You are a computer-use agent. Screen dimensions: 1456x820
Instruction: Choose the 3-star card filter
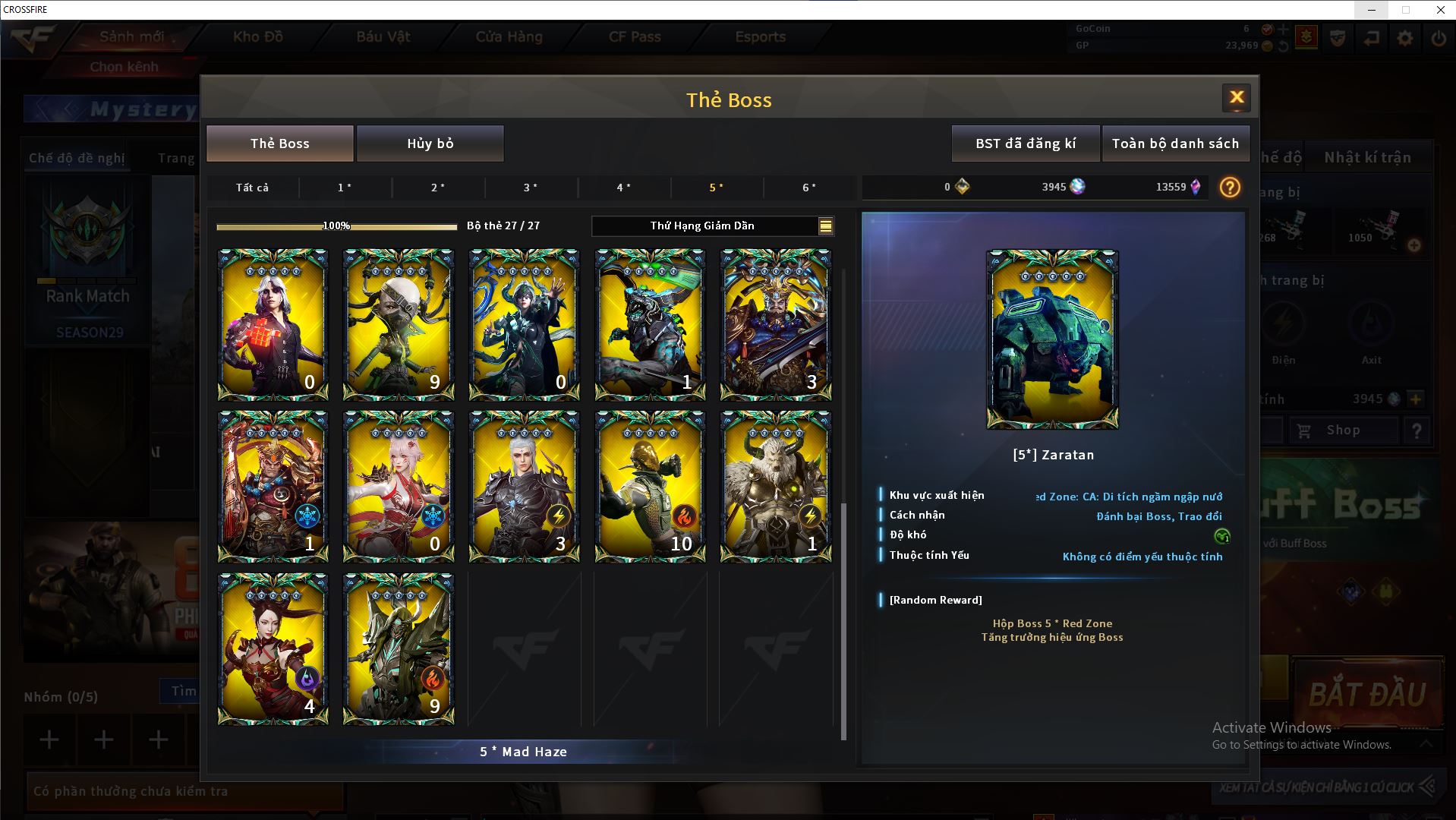531,188
